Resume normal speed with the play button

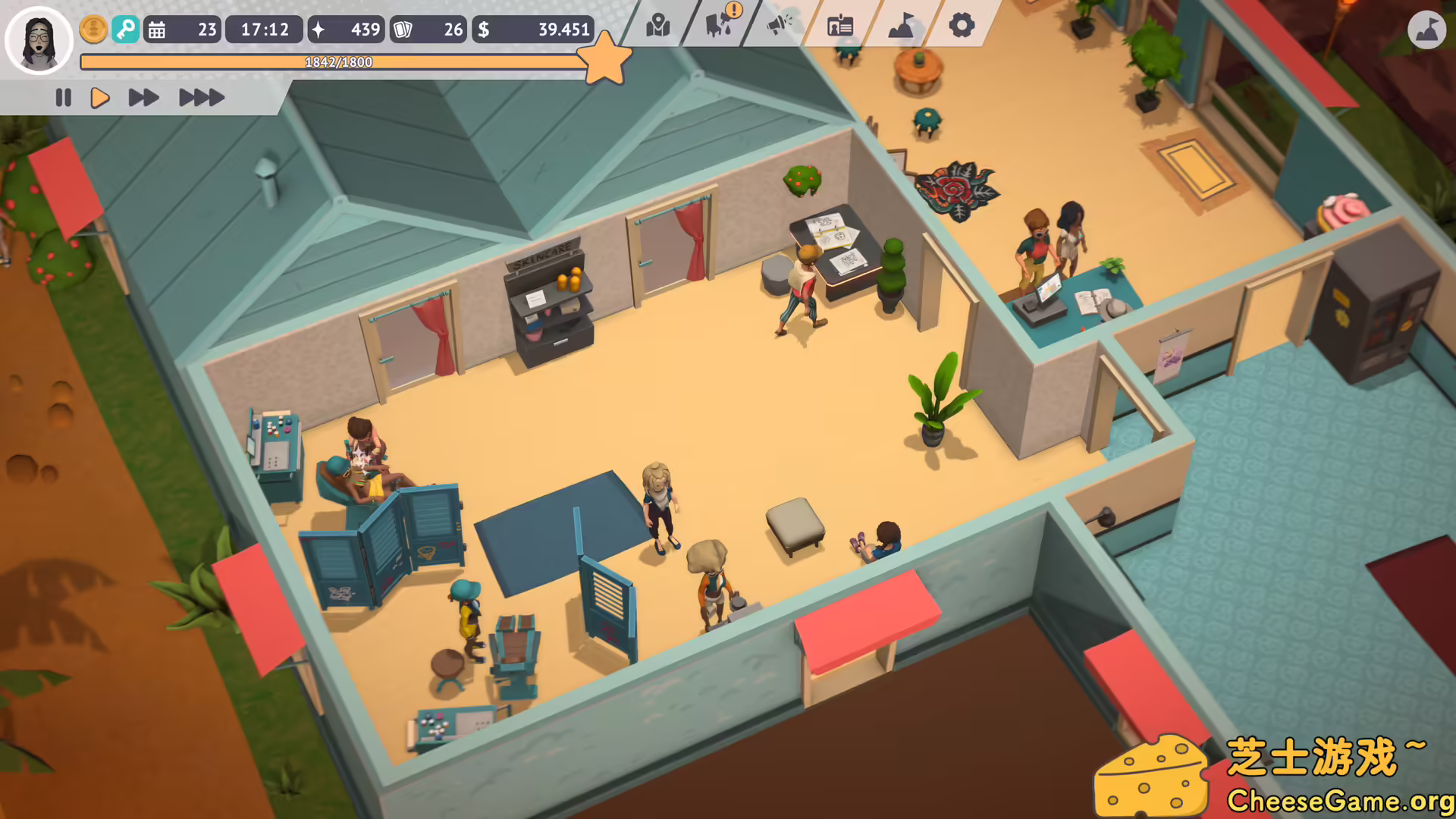[100, 97]
